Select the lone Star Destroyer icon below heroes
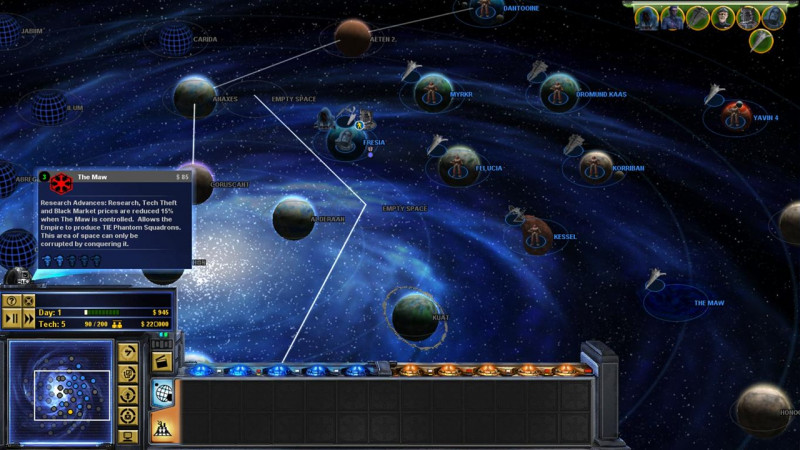 (x=761, y=40)
